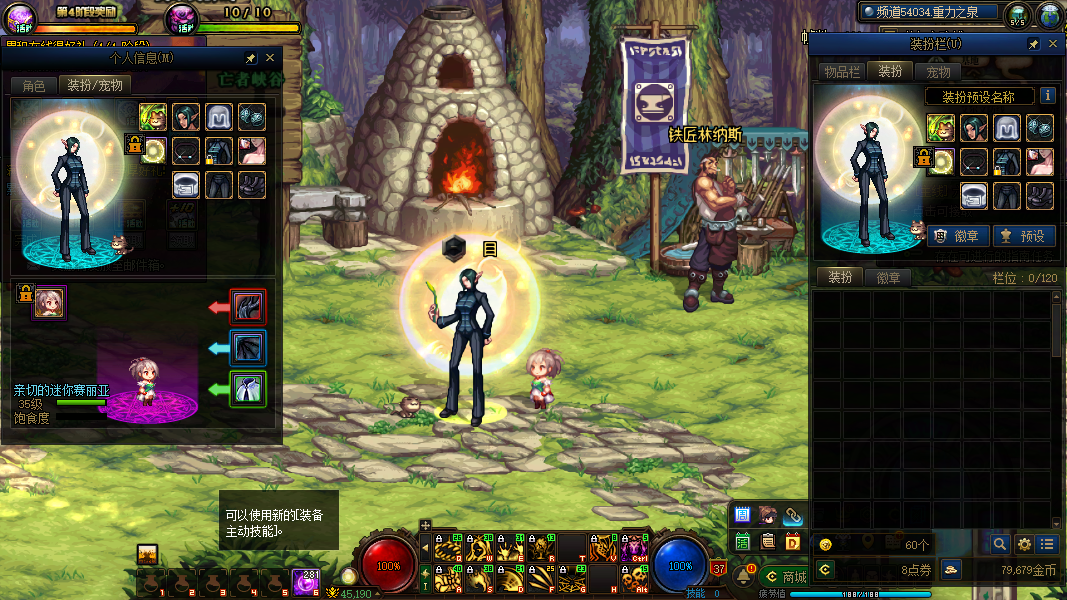
Task: Click the magnifying glass search button
Action: [999, 544]
